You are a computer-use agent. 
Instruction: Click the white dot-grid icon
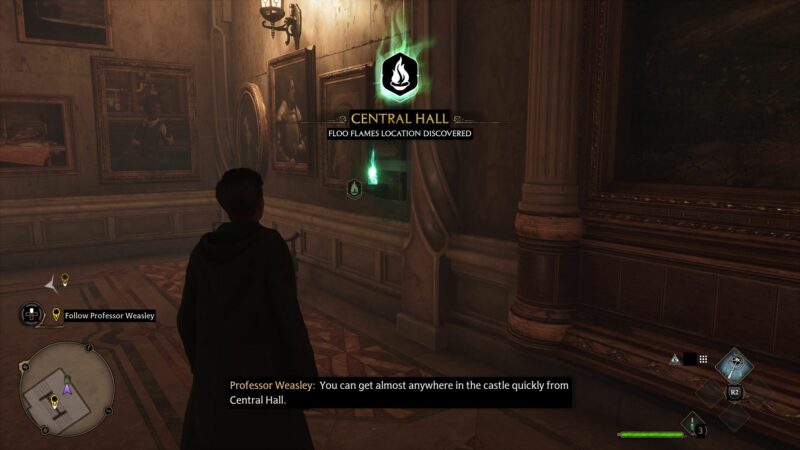point(704,359)
